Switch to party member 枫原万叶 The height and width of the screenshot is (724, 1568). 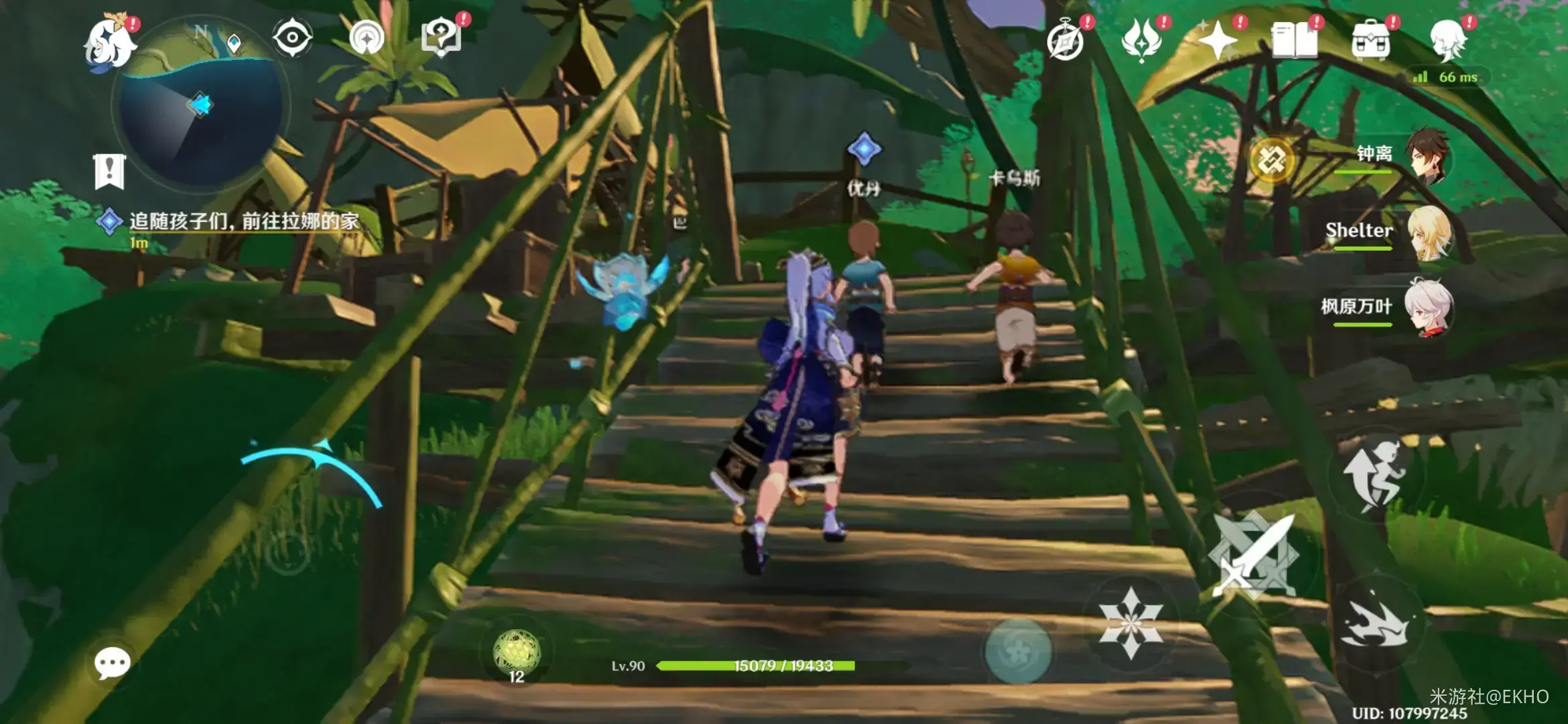(x=1429, y=307)
